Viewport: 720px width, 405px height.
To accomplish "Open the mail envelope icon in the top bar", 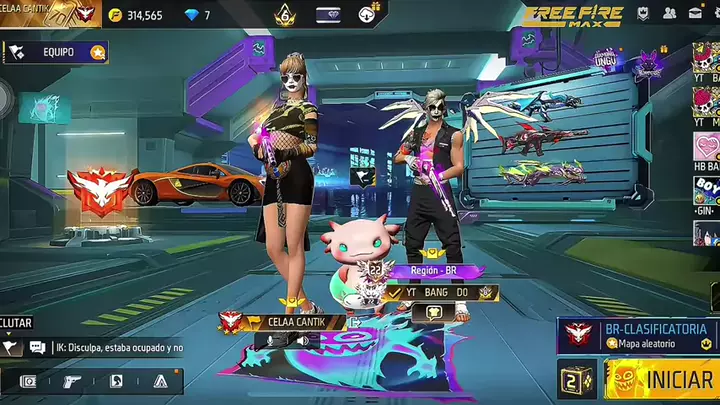I will (695, 14).
